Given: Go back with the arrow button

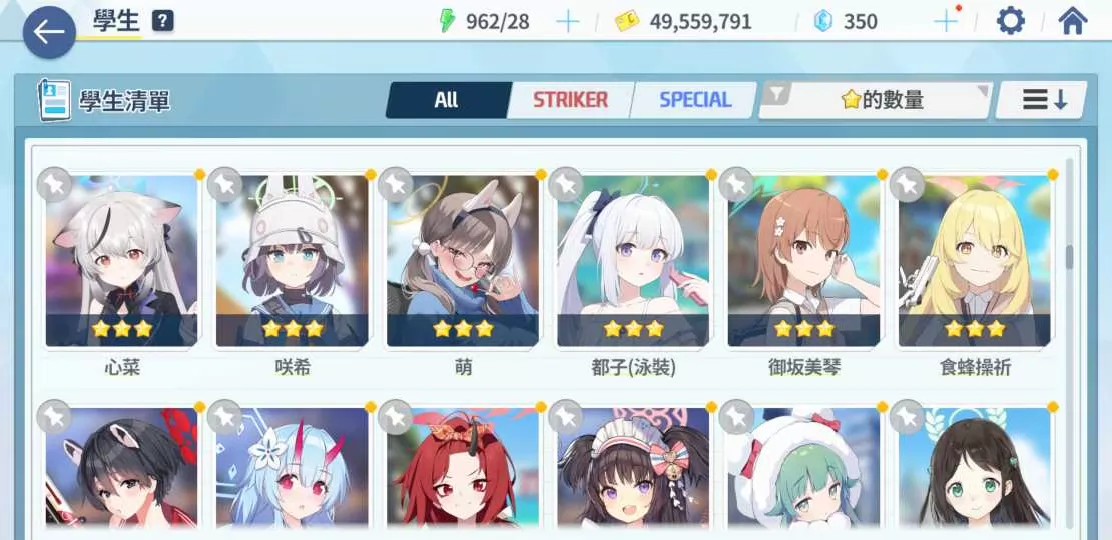Looking at the screenshot, I should pos(48,32).
